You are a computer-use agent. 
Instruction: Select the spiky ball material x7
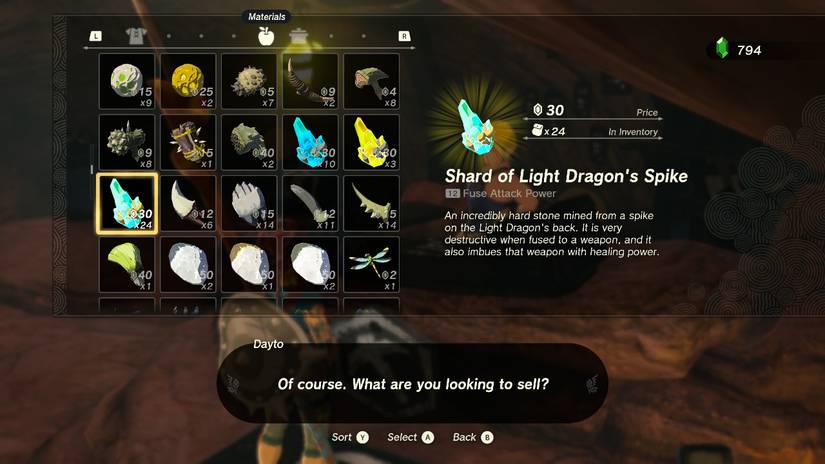[249, 81]
